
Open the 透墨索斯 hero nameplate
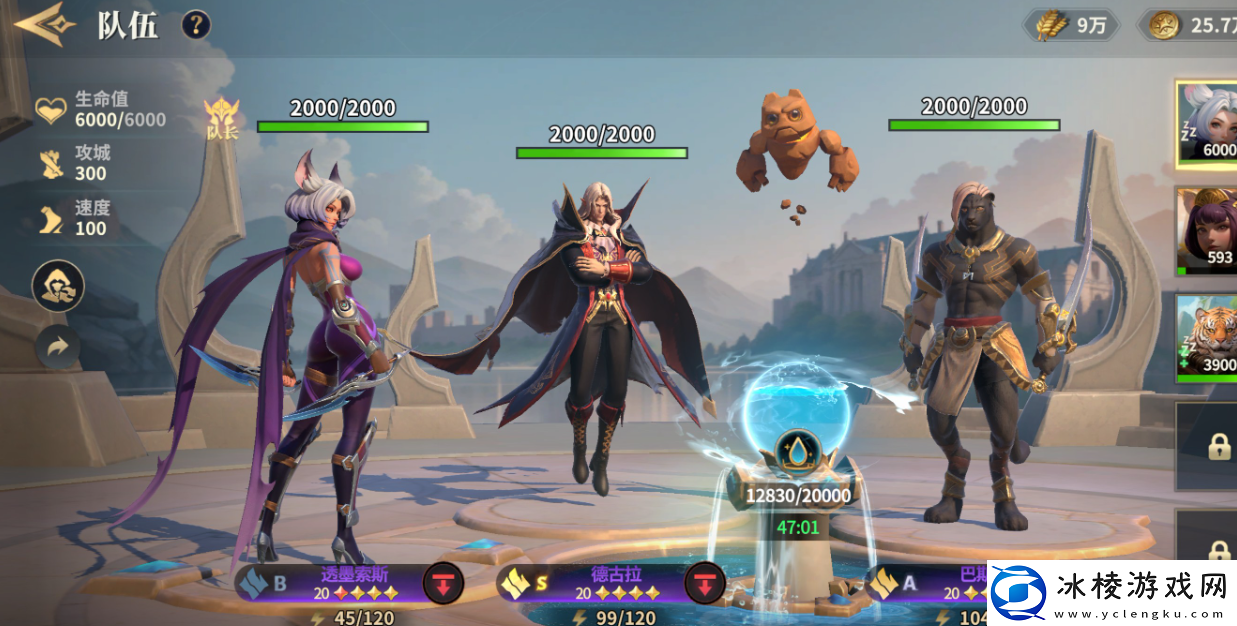click(330, 583)
